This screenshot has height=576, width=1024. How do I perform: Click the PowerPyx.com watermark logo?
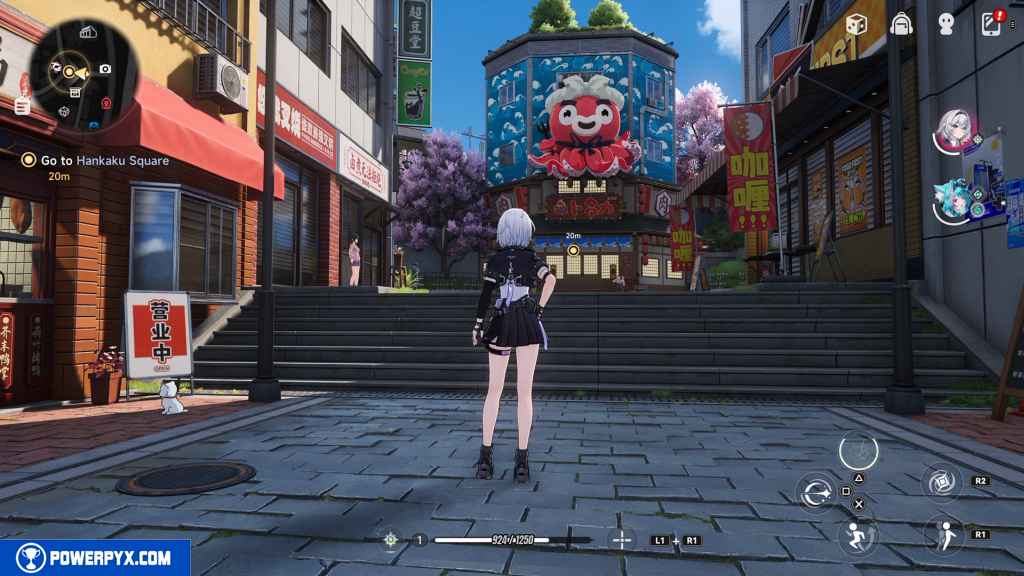point(95,558)
